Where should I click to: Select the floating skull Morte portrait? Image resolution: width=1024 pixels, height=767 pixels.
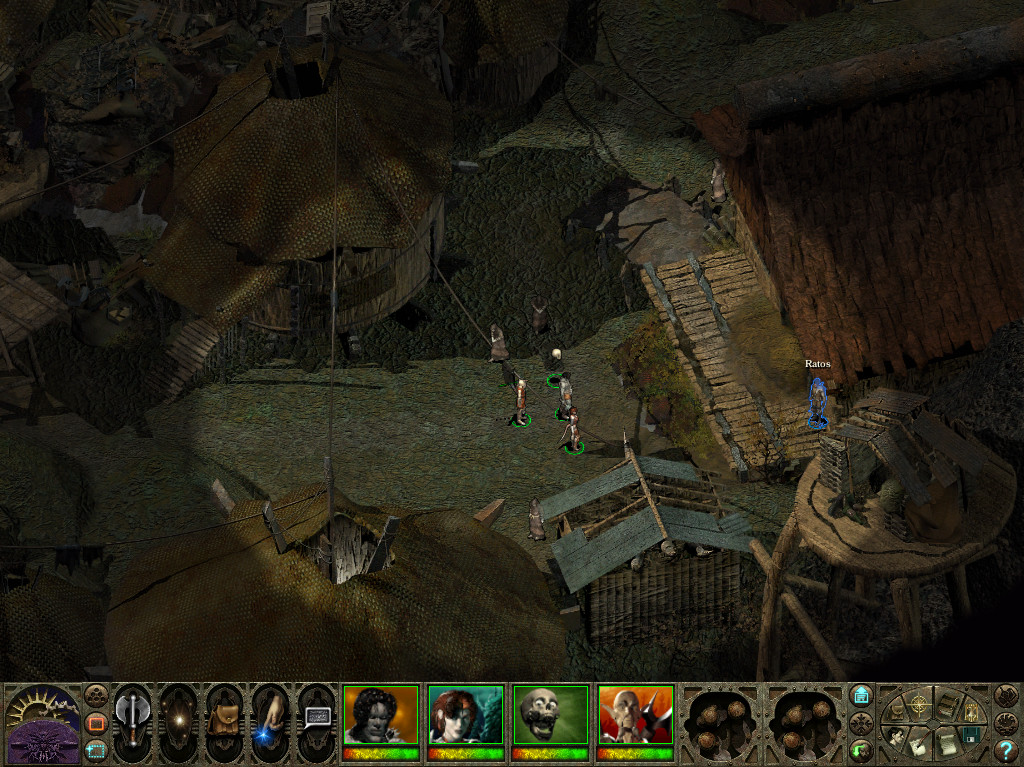pyautogui.click(x=550, y=716)
